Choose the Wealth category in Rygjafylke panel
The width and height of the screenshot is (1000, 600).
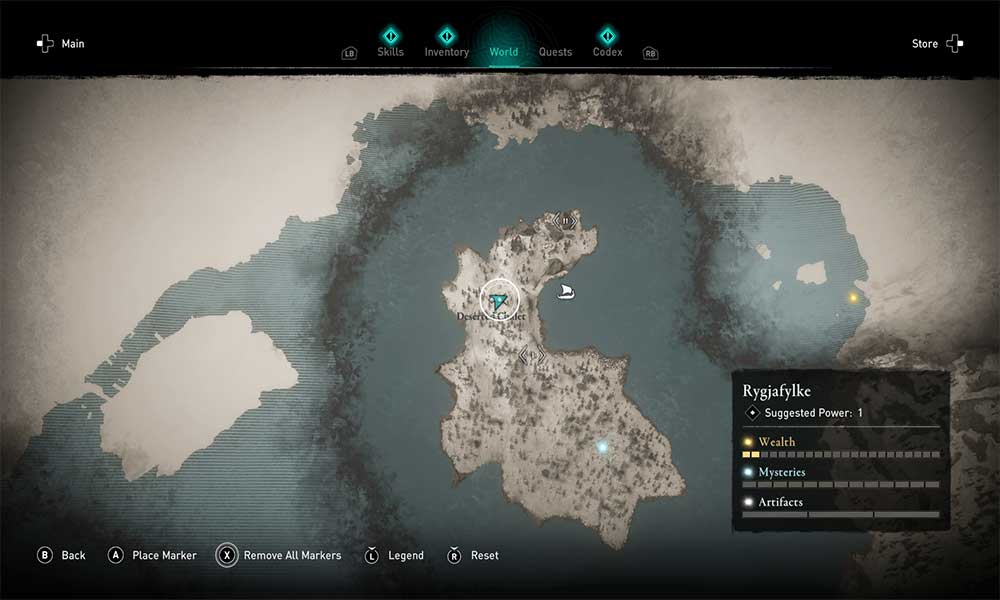point(776,442)
